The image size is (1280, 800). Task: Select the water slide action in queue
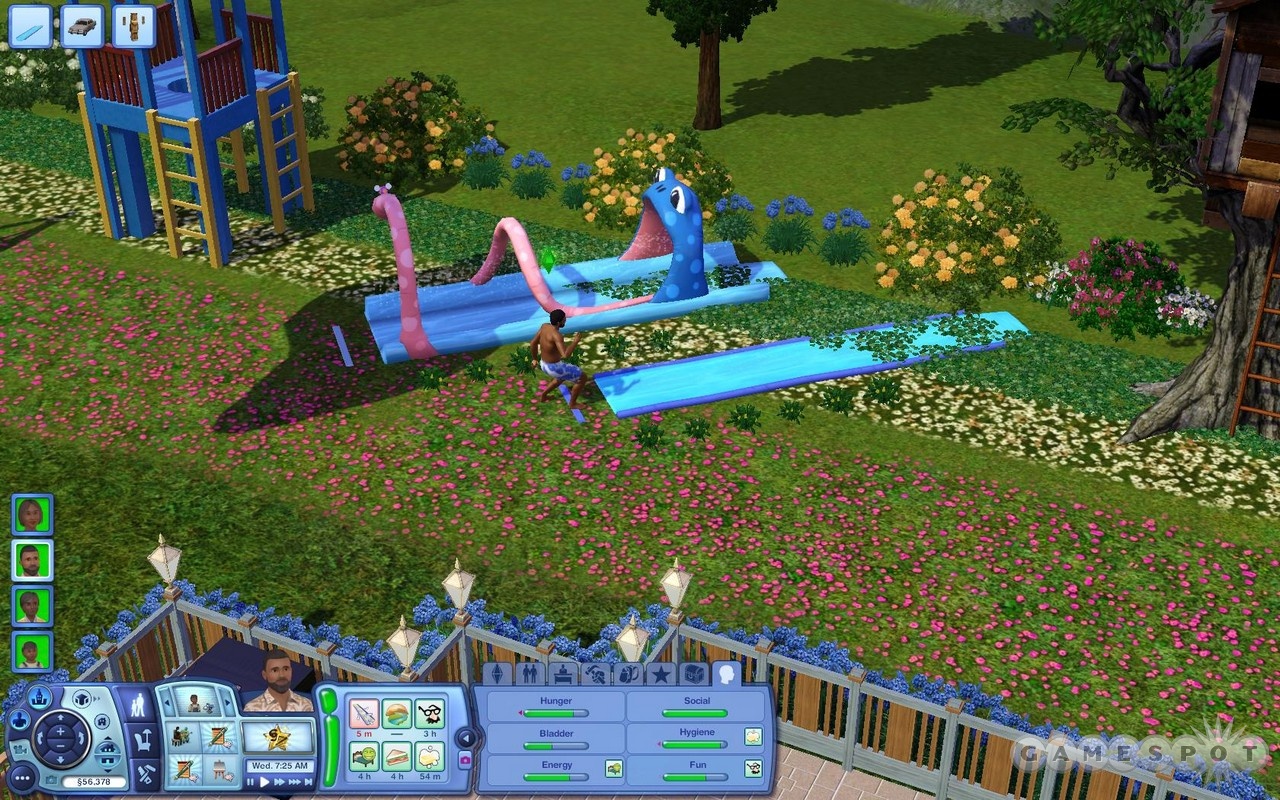coord(30,26)
